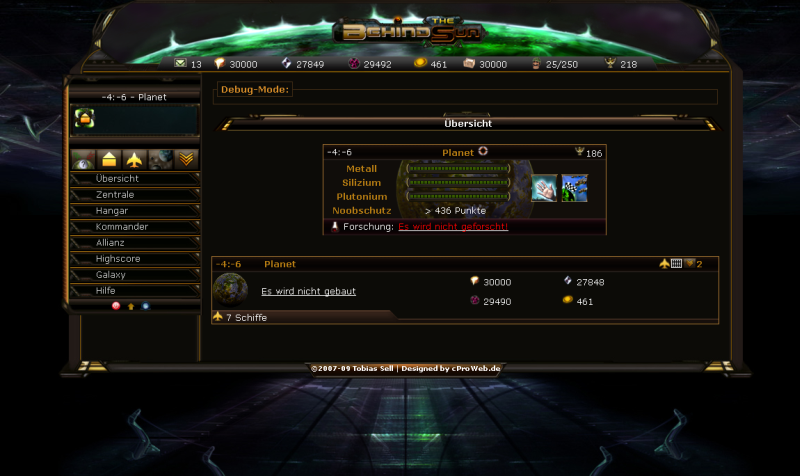Open the Hilfe help page
The image size is (800, 476).
(106, 291)
